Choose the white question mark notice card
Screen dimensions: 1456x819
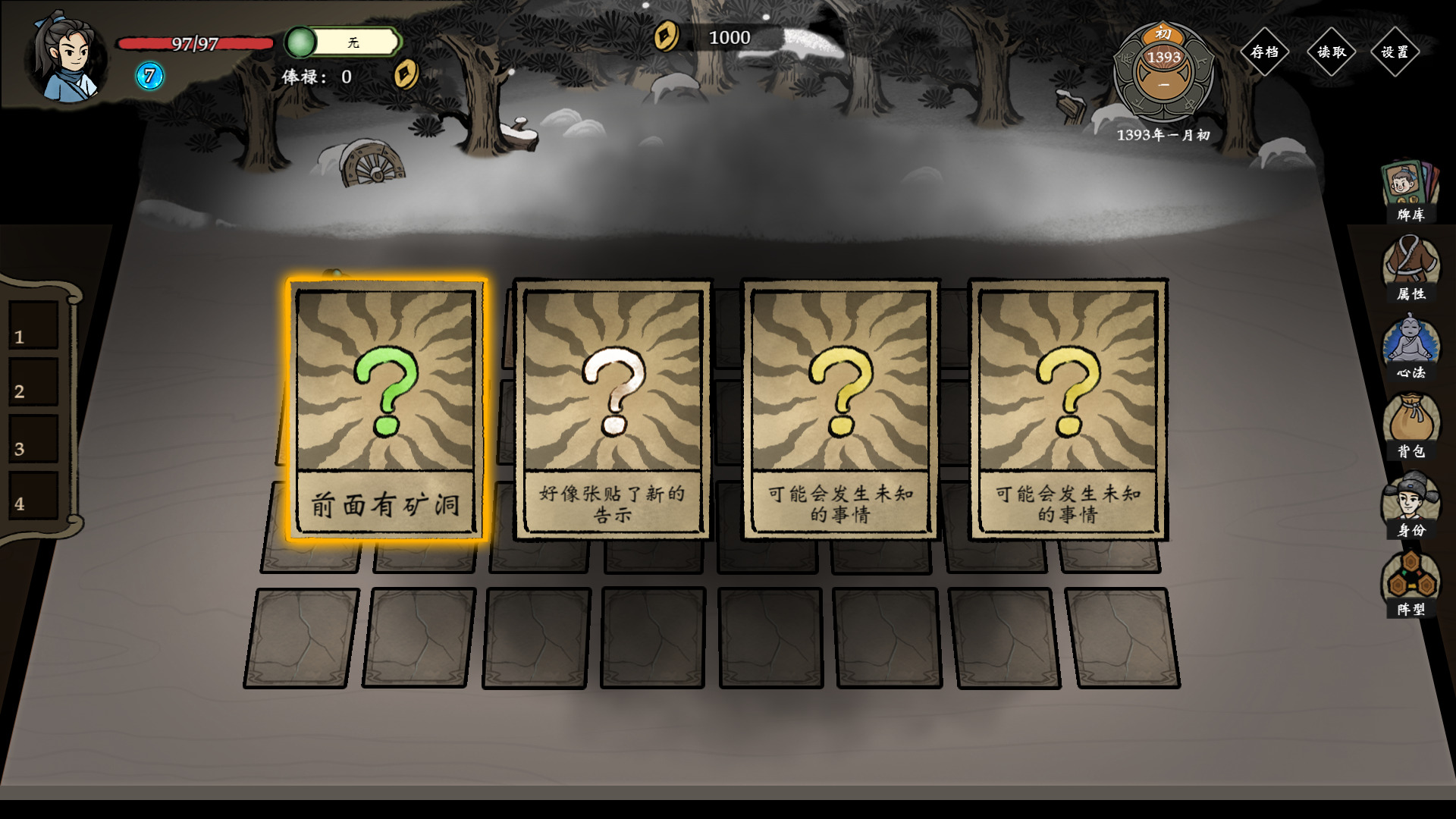coord(613,409)
